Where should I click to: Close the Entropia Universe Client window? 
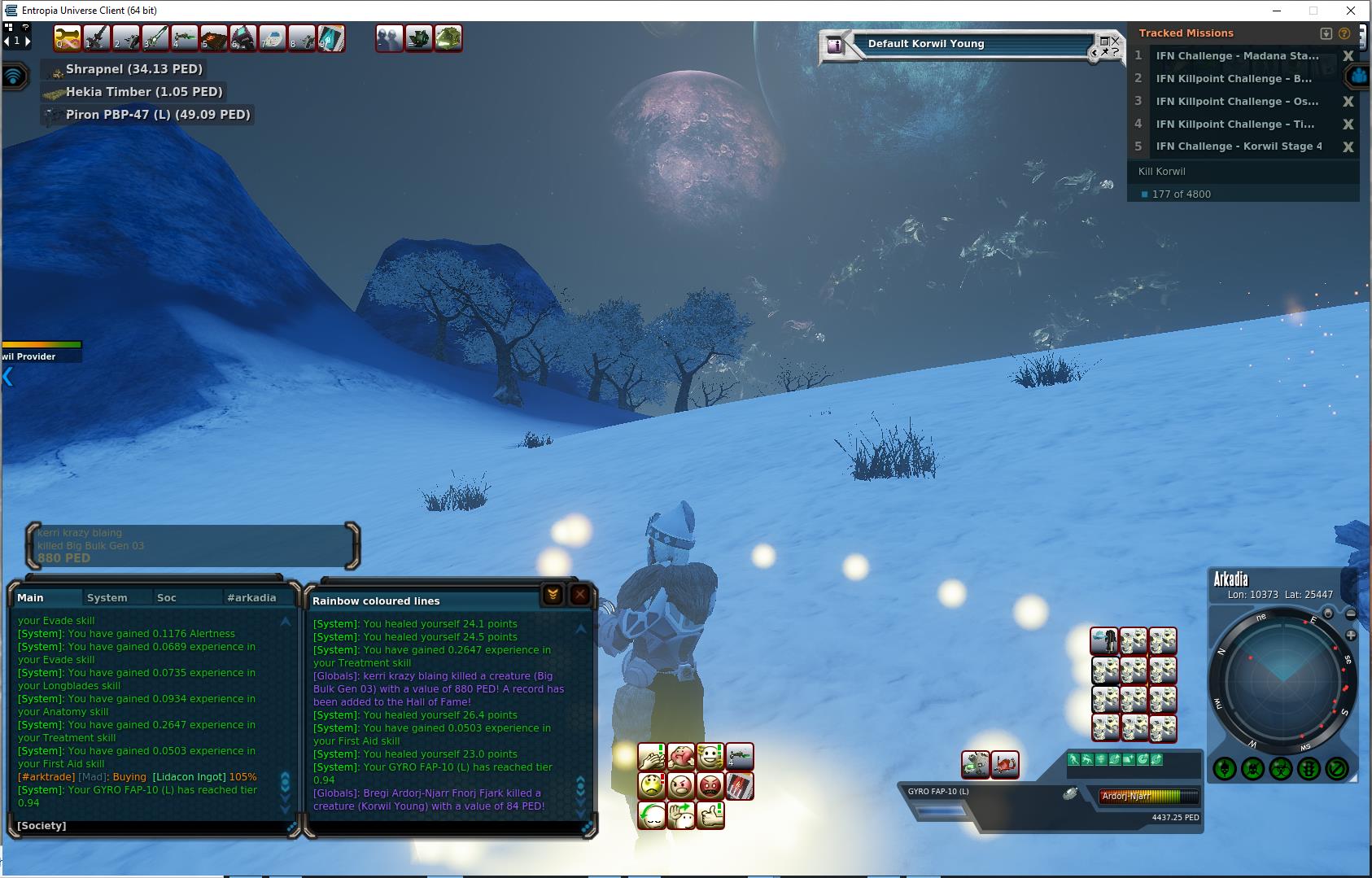(1351, 11)
